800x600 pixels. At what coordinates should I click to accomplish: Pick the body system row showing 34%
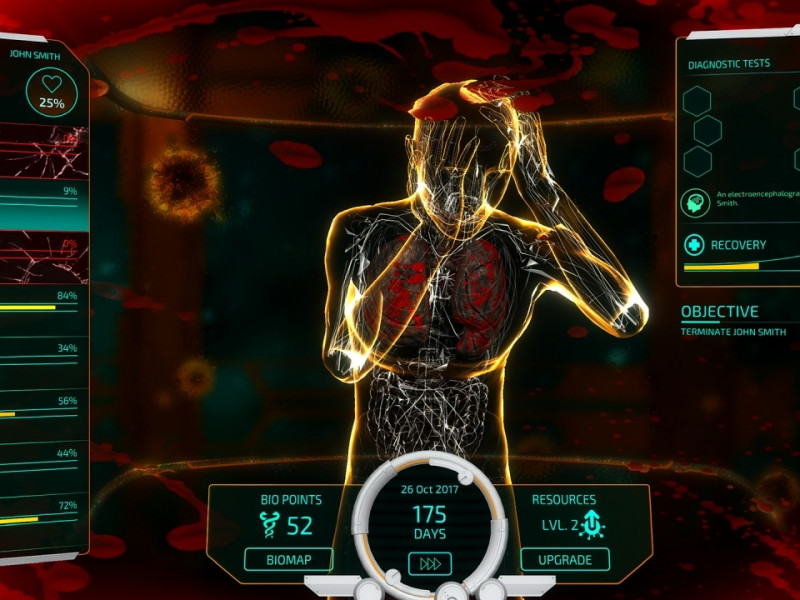coord(40,359)
